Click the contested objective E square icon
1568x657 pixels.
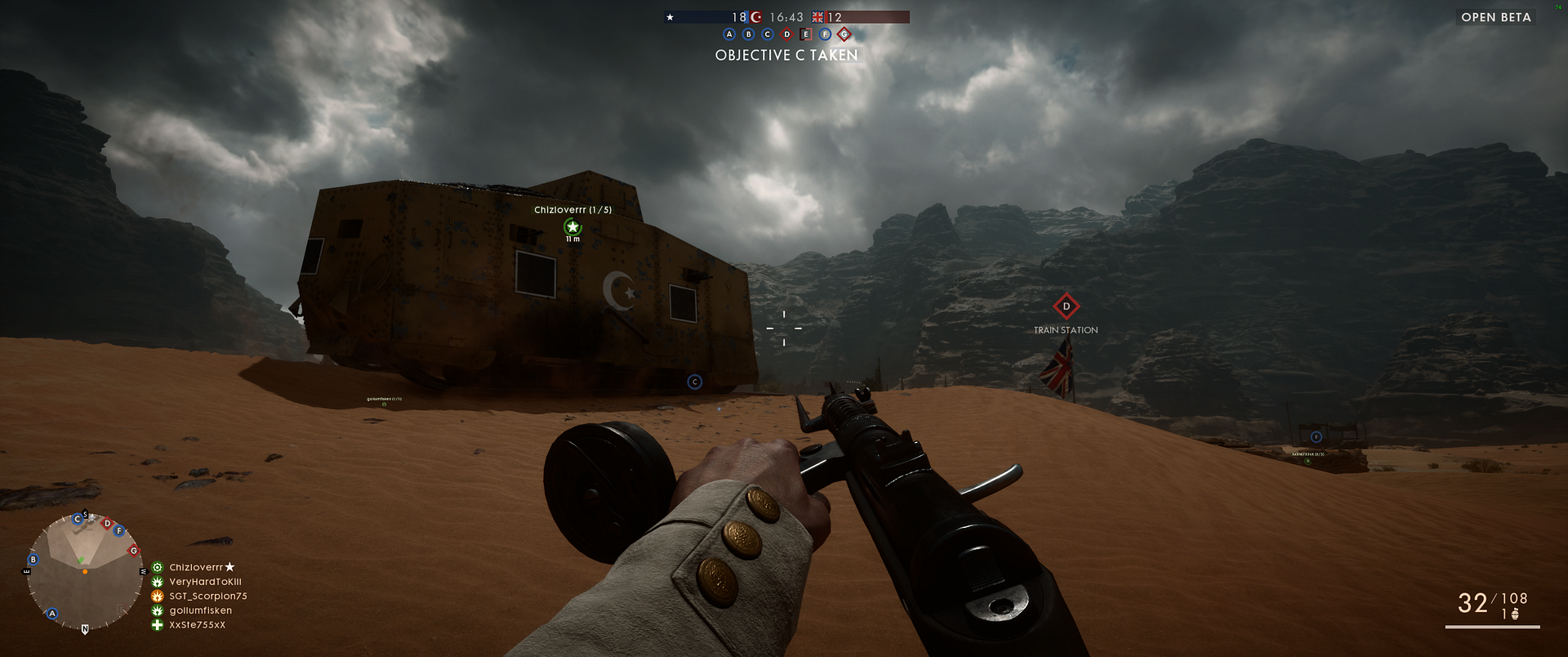[x=806, y=34]
